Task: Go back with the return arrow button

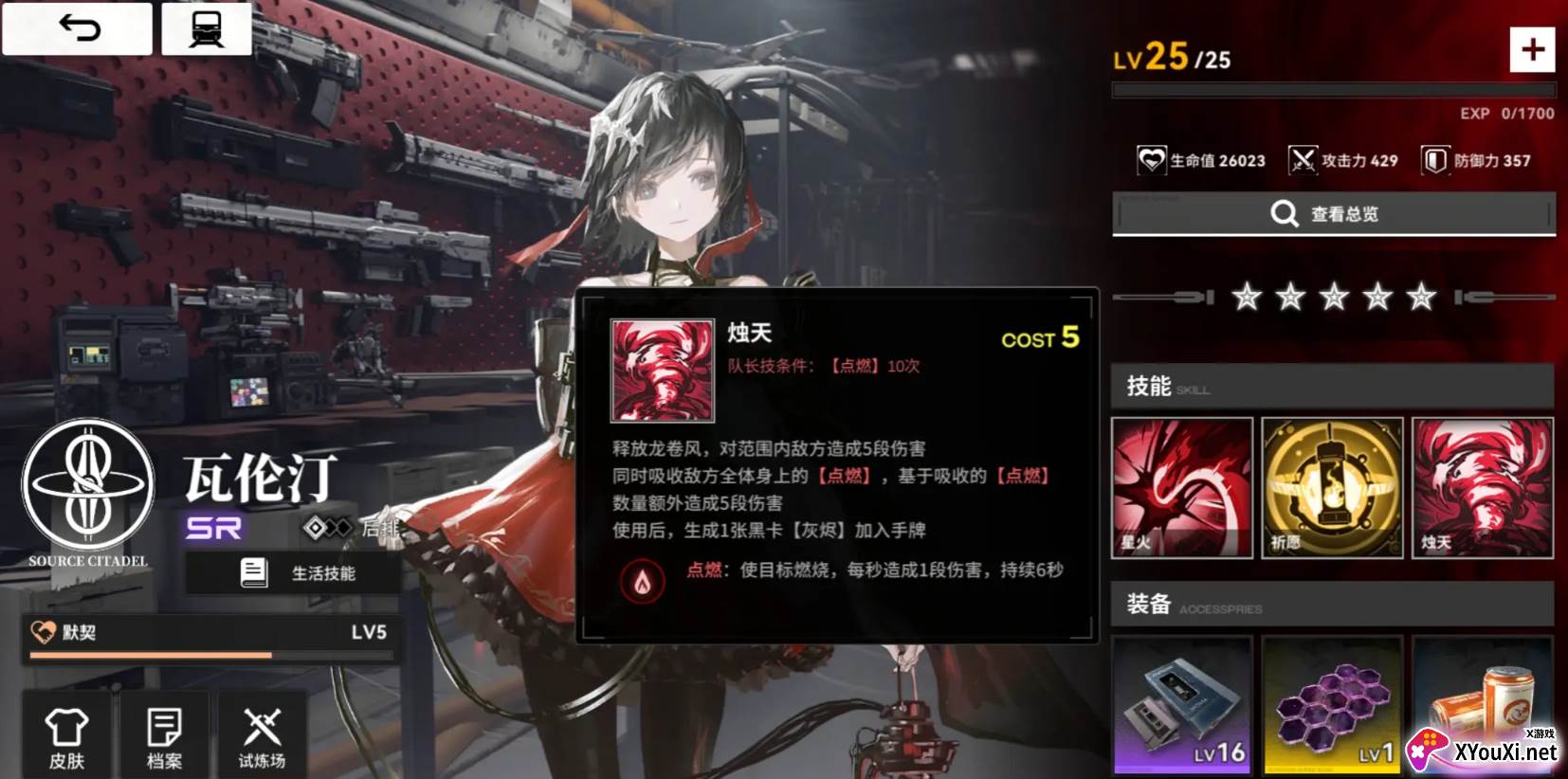Action: pyautogui.click(x=78, y=28)
